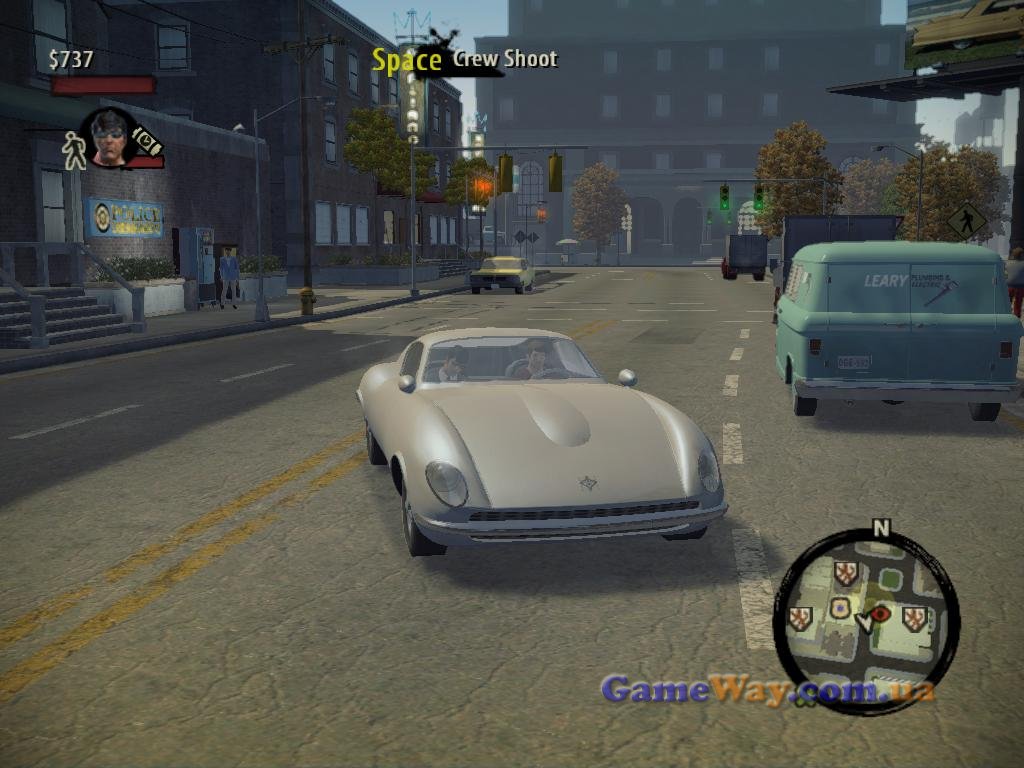Image resolution: width=1024 pixels, height=768 pixels.
Task: Select the crew member portrait
Action: click(x=109, y=137)
